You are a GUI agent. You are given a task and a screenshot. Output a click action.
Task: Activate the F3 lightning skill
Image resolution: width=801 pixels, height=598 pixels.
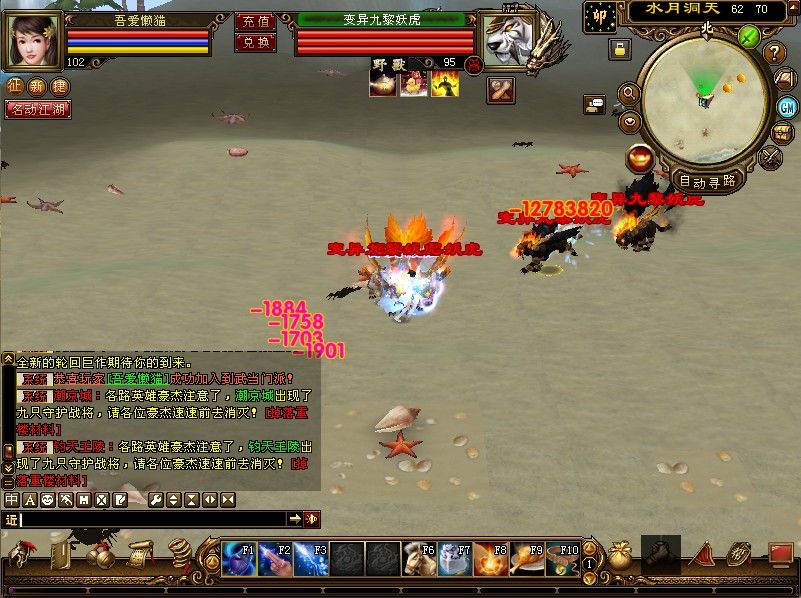point(311,559)
